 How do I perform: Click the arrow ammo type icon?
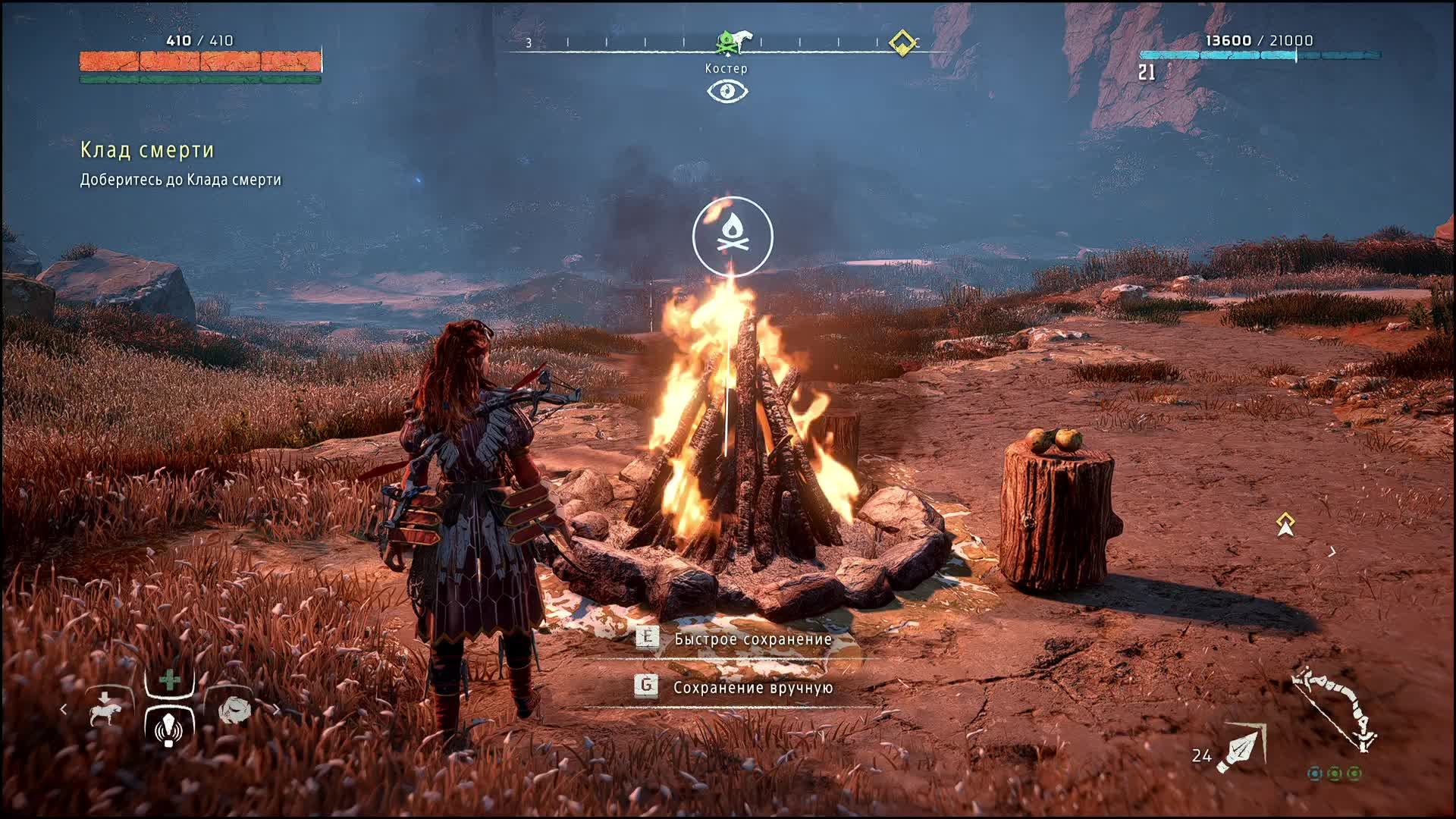click(1242, 749)
